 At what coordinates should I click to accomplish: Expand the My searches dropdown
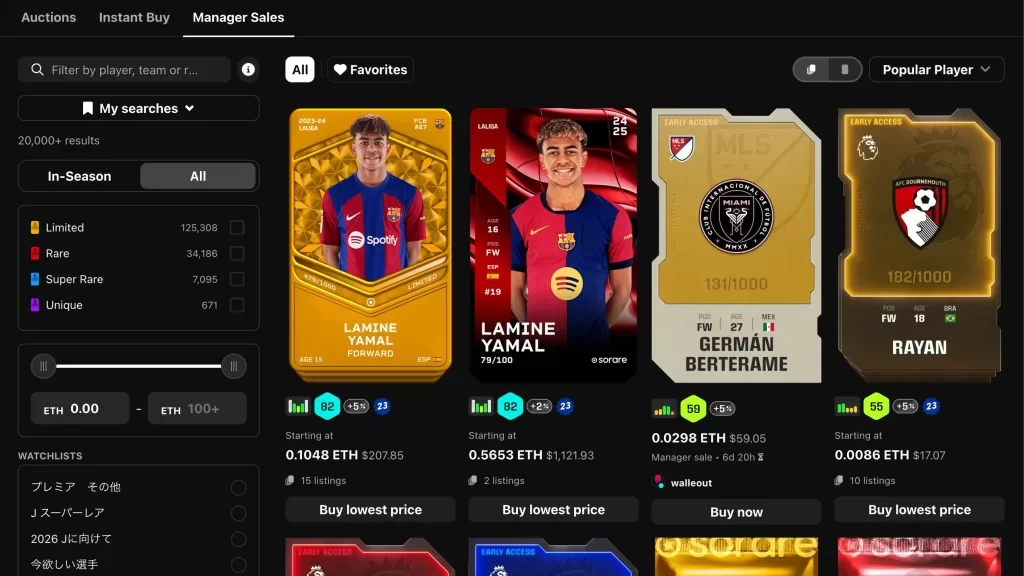[139, 108]
